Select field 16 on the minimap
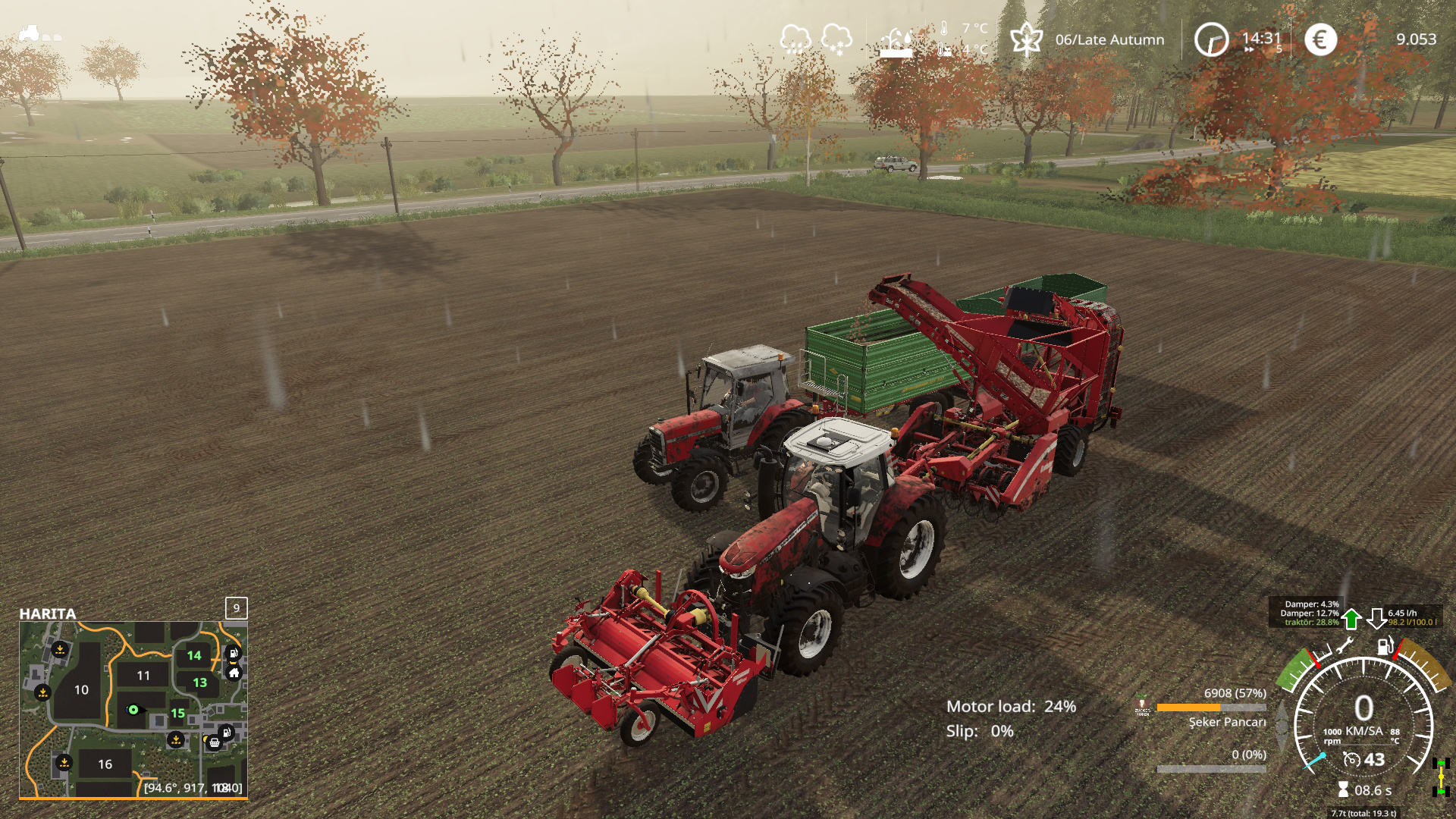The height and width of the screenshot is (819, 1456). coord(105,764)
